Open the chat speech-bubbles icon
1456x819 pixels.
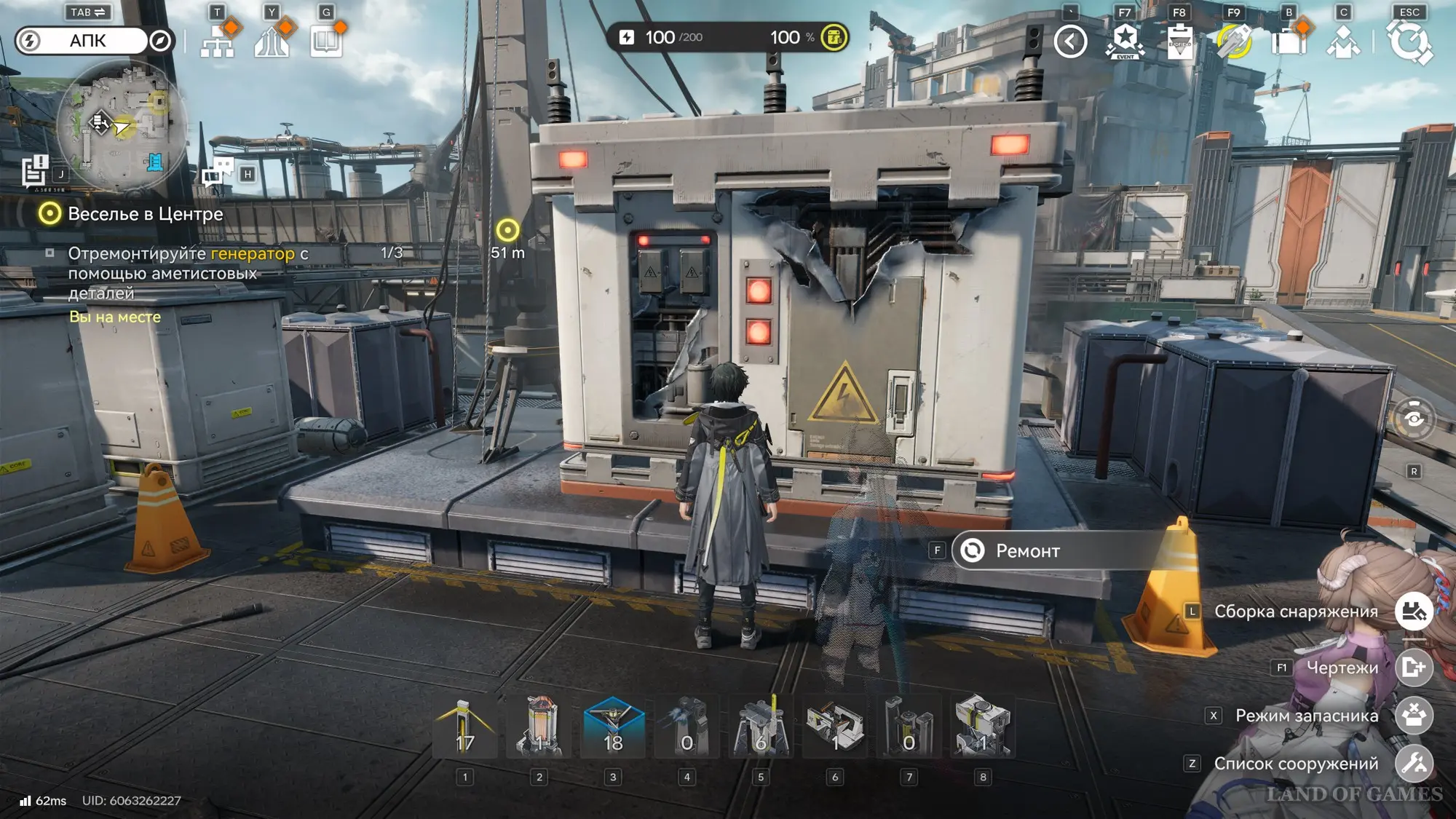[218, 173]
